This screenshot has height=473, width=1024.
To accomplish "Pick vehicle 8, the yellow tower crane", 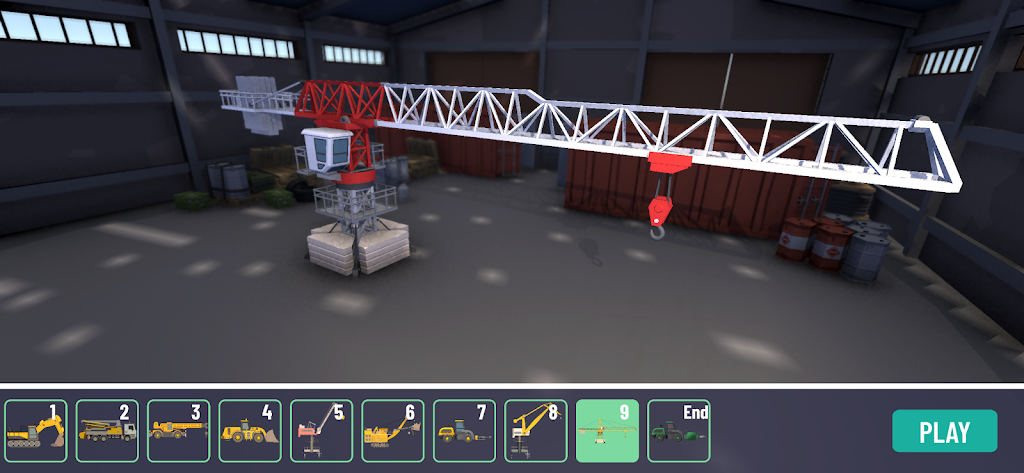I will (x=536, y=431).
